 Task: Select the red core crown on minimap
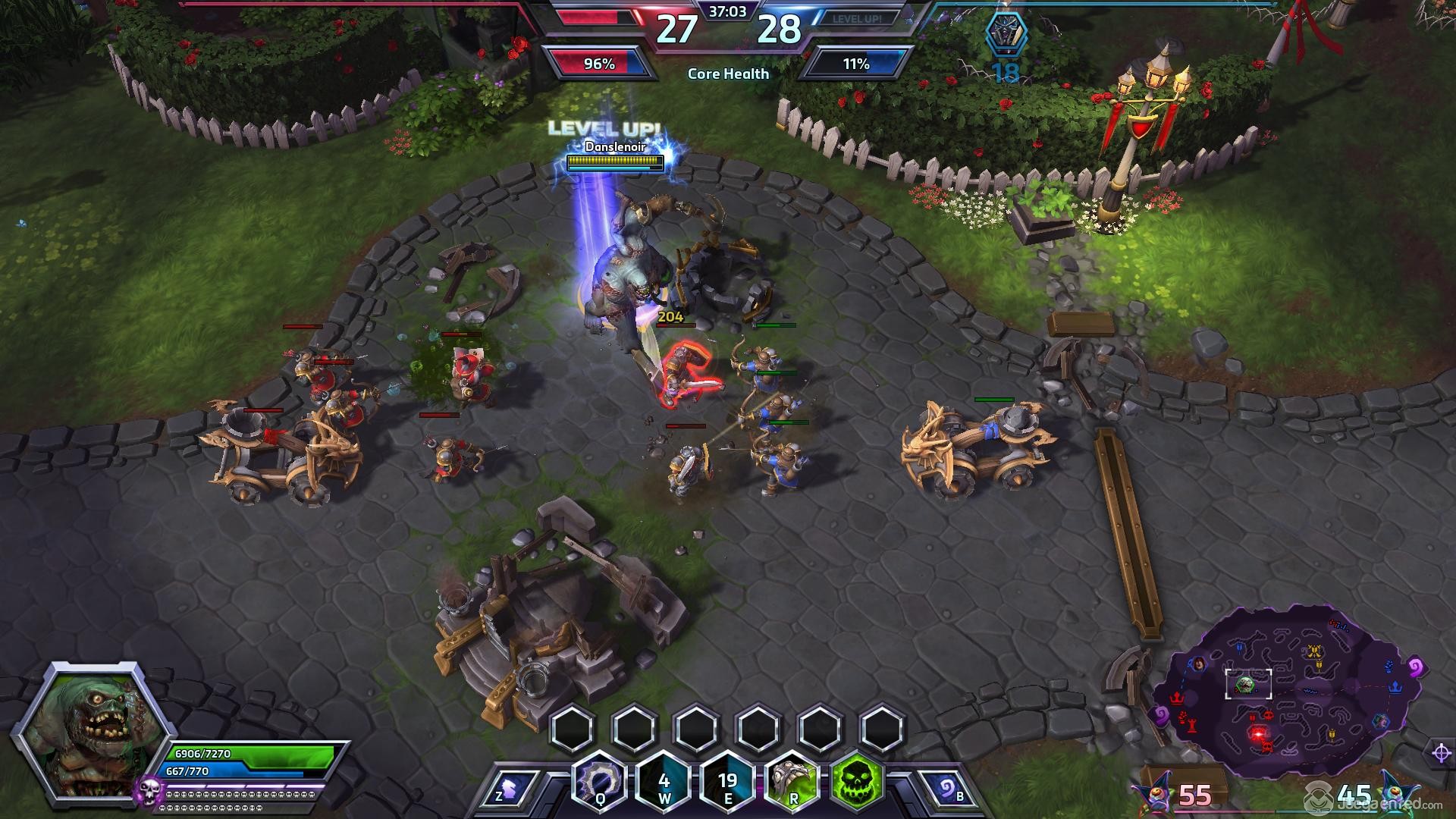[1178, 697]
